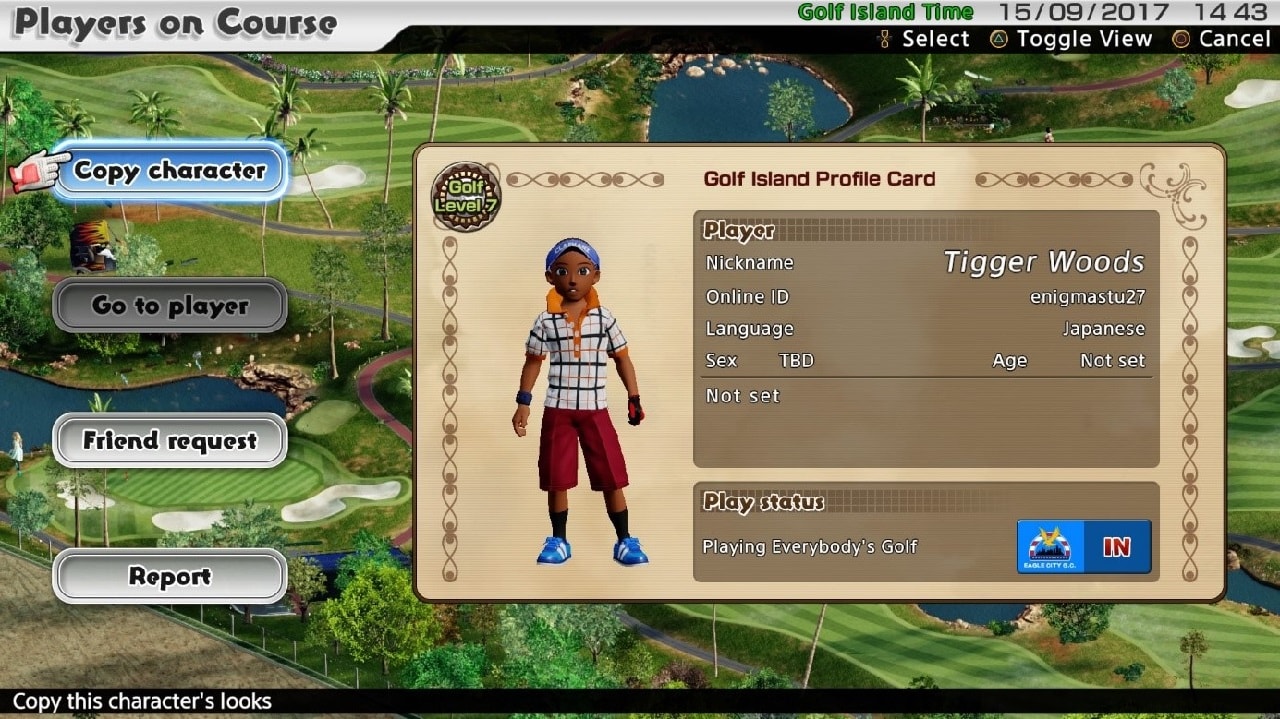Open the Report option
The width and height of the screenshot is (1280, 719).
(170, 576)
